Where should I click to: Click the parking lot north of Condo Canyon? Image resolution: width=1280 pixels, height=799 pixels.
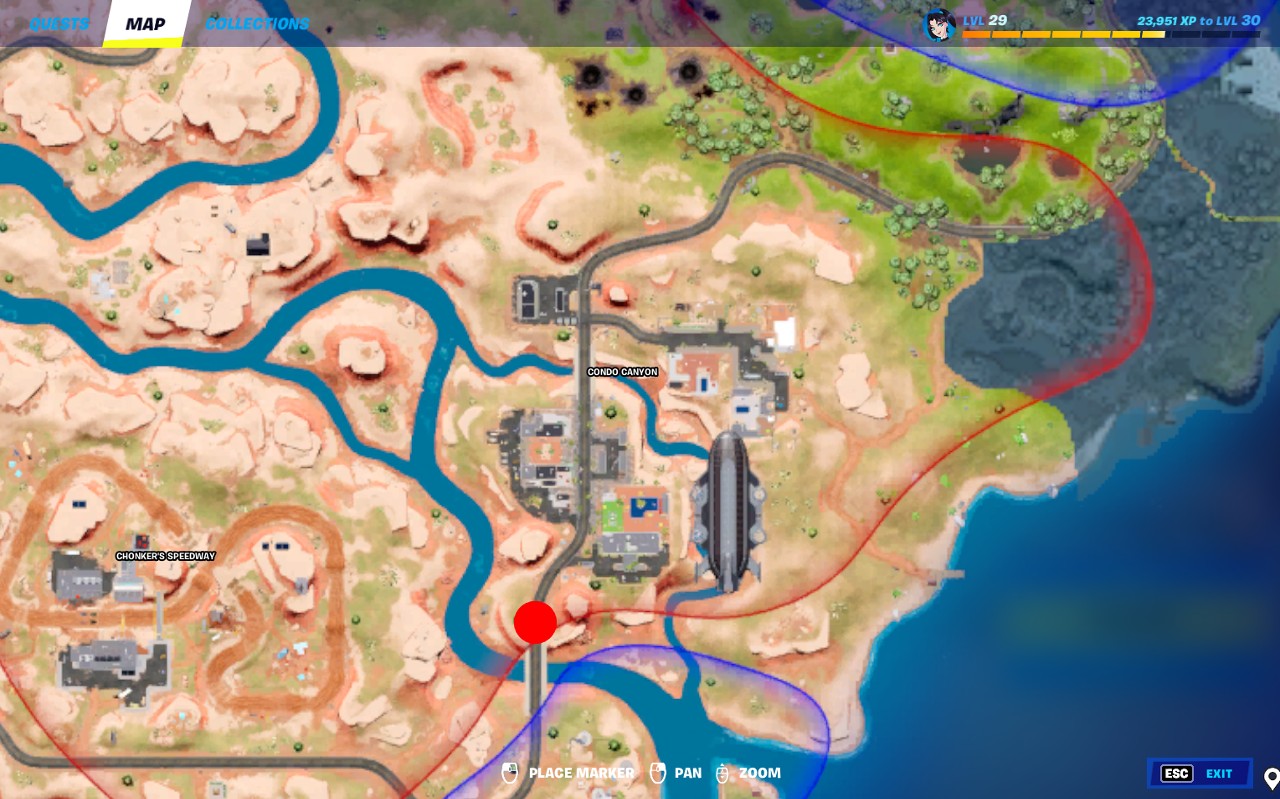pos(540,295)
